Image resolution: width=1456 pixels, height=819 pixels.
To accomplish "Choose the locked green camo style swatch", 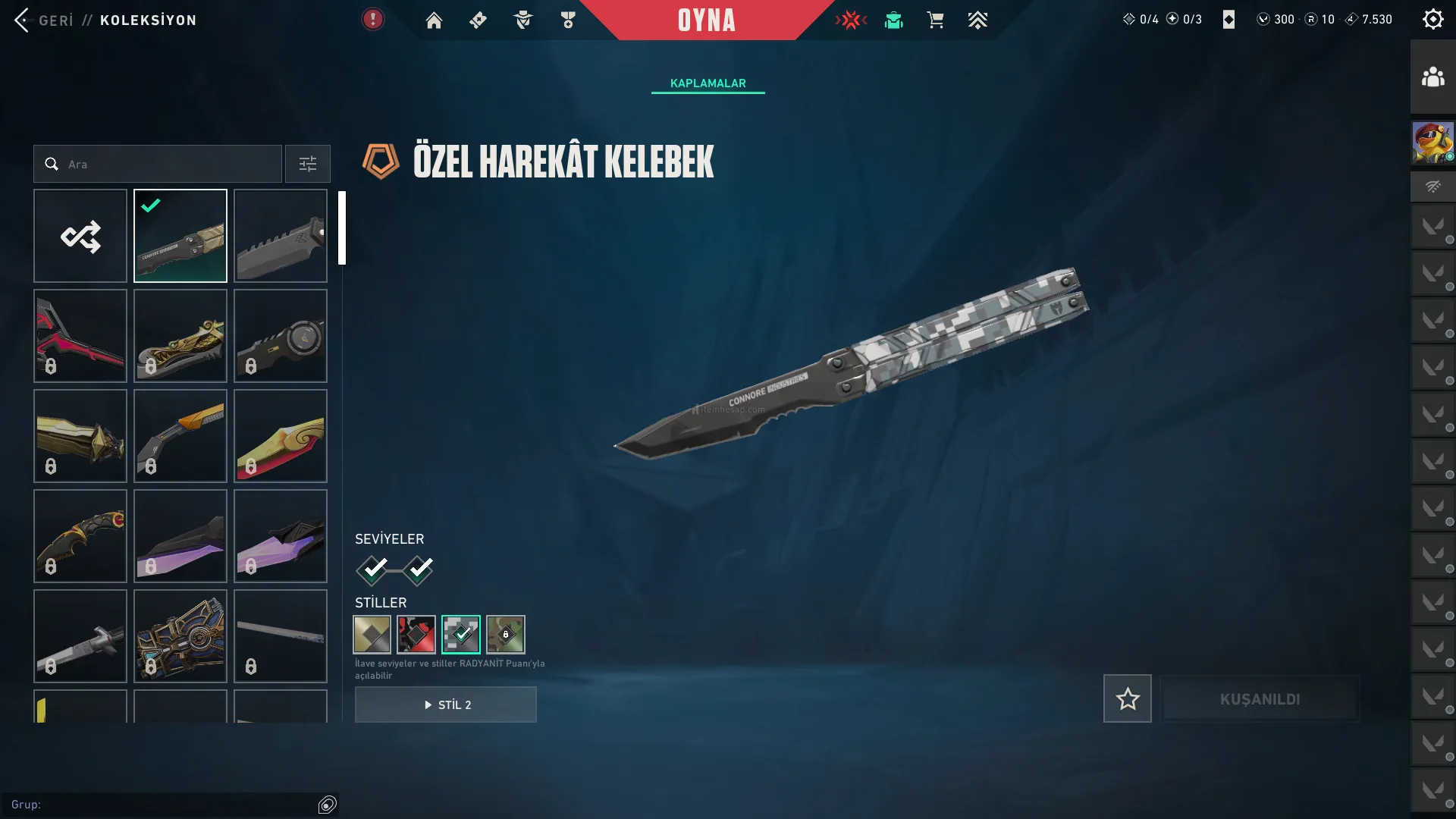I will tap(506, 634).
